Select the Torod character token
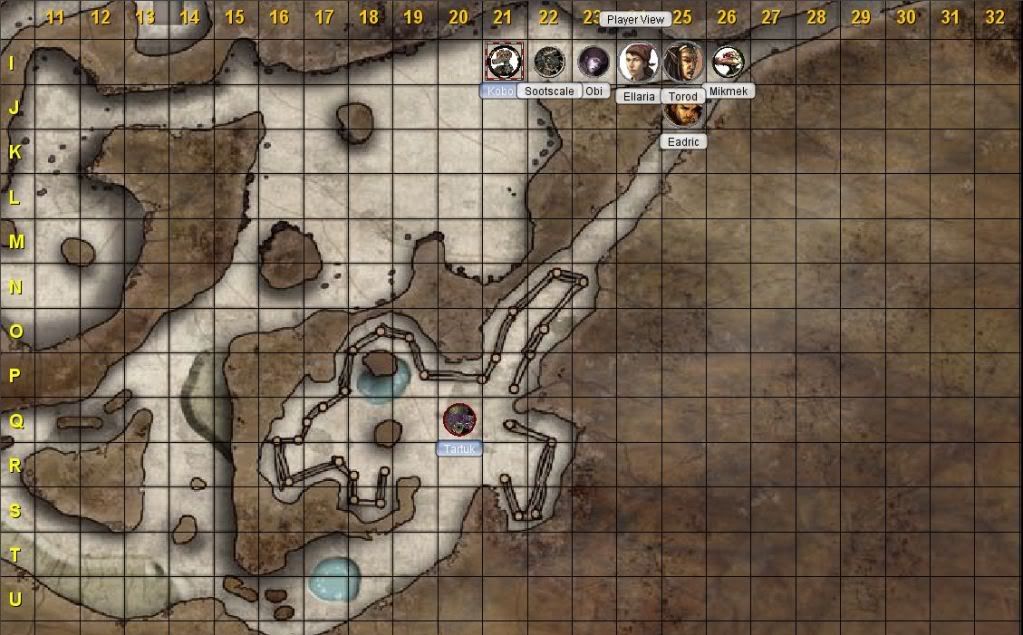 click(683, 62)
